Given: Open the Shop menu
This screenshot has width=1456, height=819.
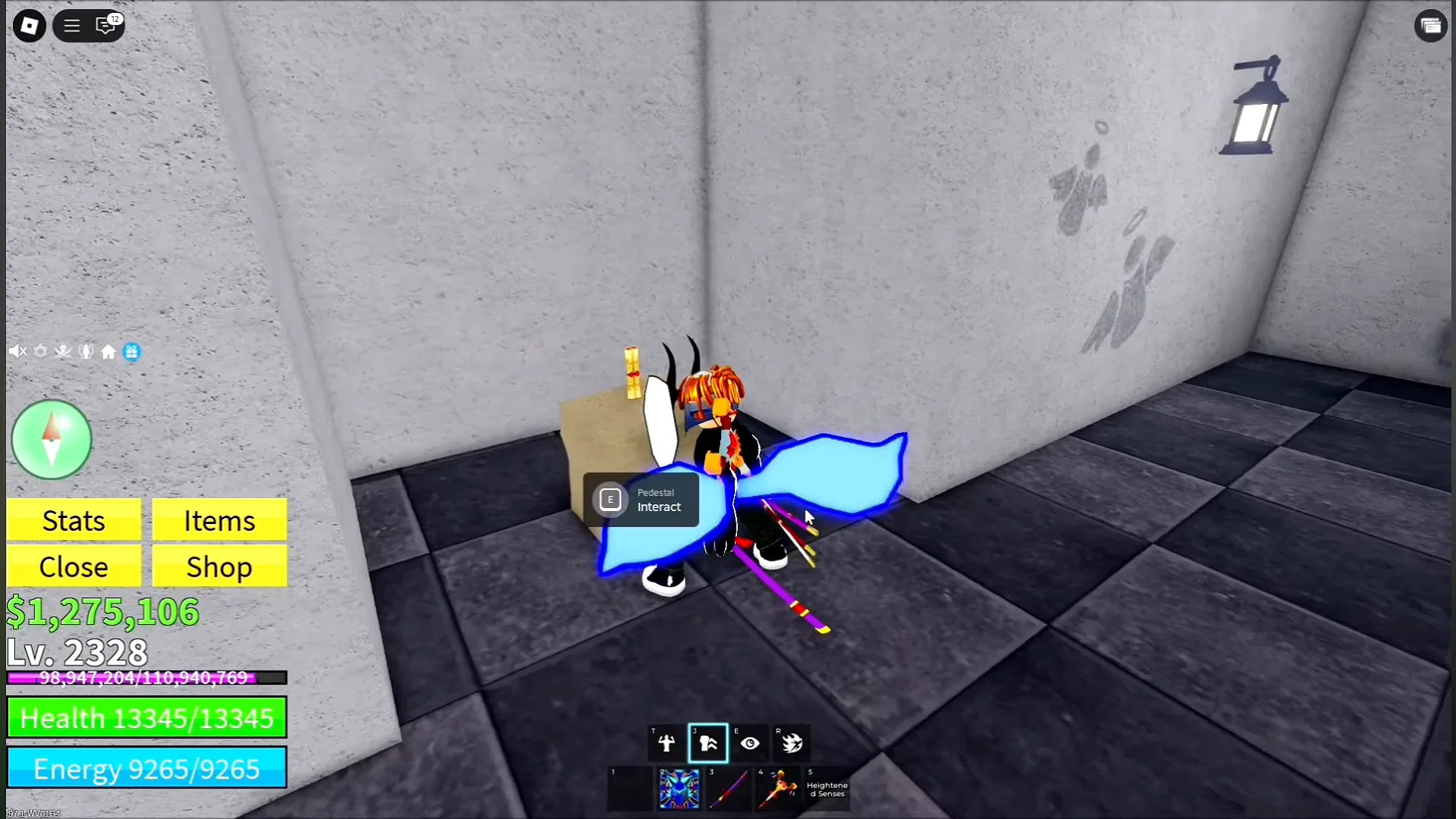Looking at the screenshot, I should click(218, 566).
